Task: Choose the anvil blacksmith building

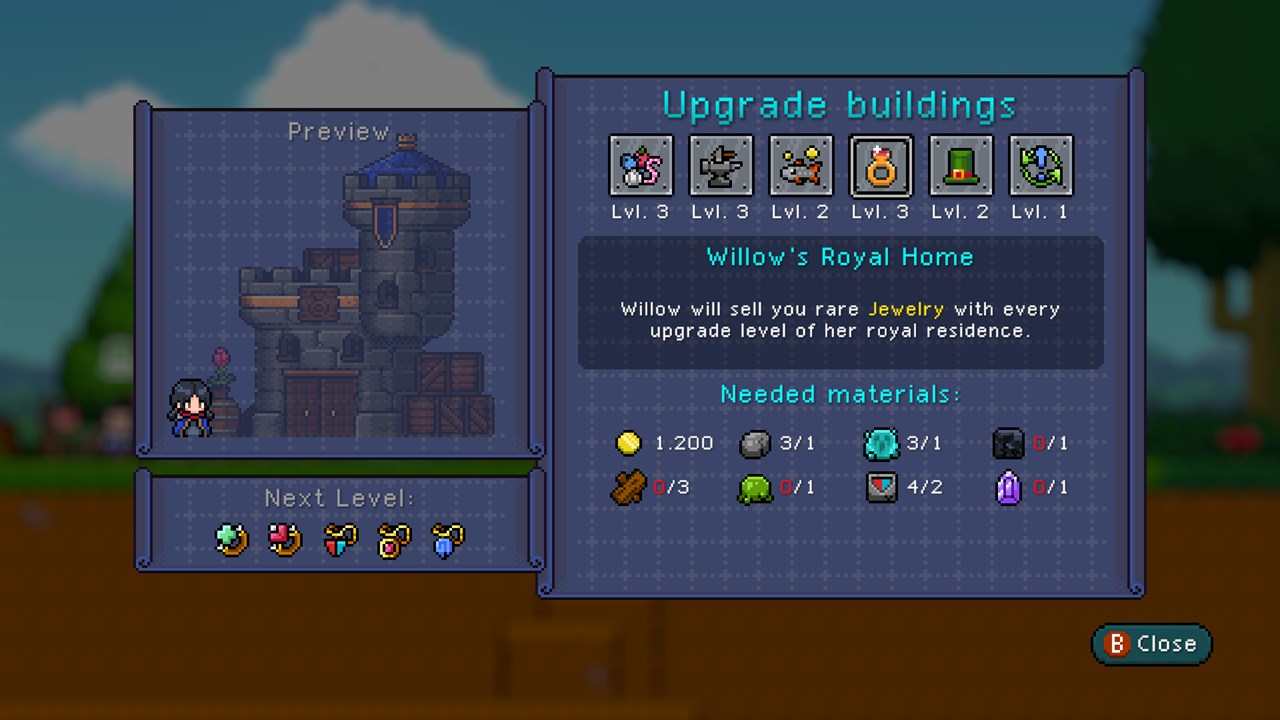Action: coord(721,166)
